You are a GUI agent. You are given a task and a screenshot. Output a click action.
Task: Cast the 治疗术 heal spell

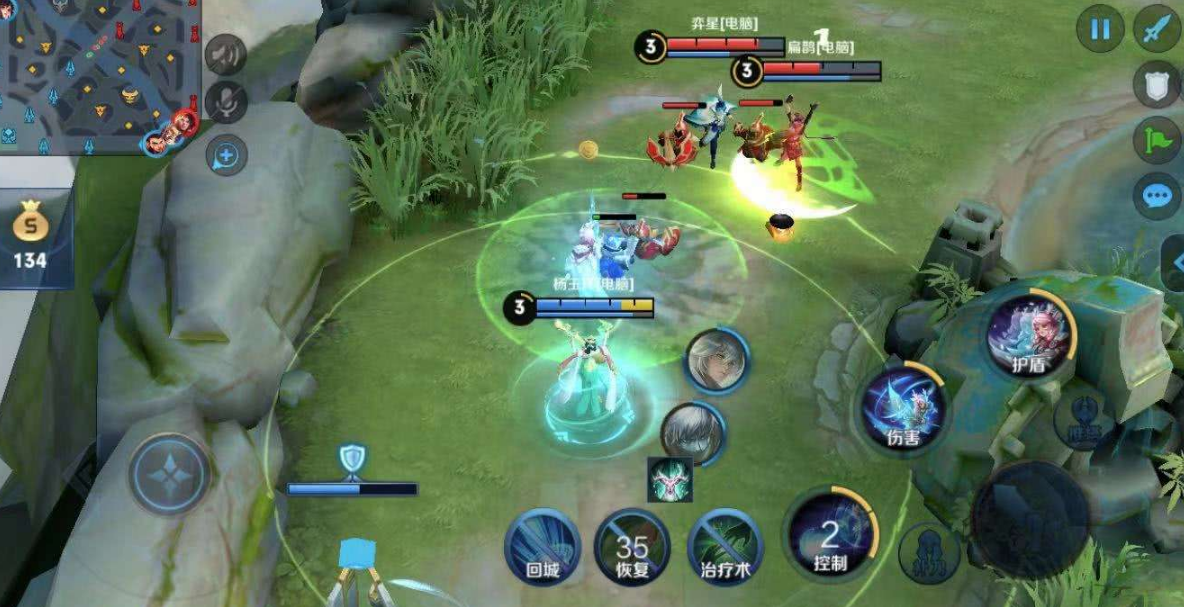[x=725, y=547]
